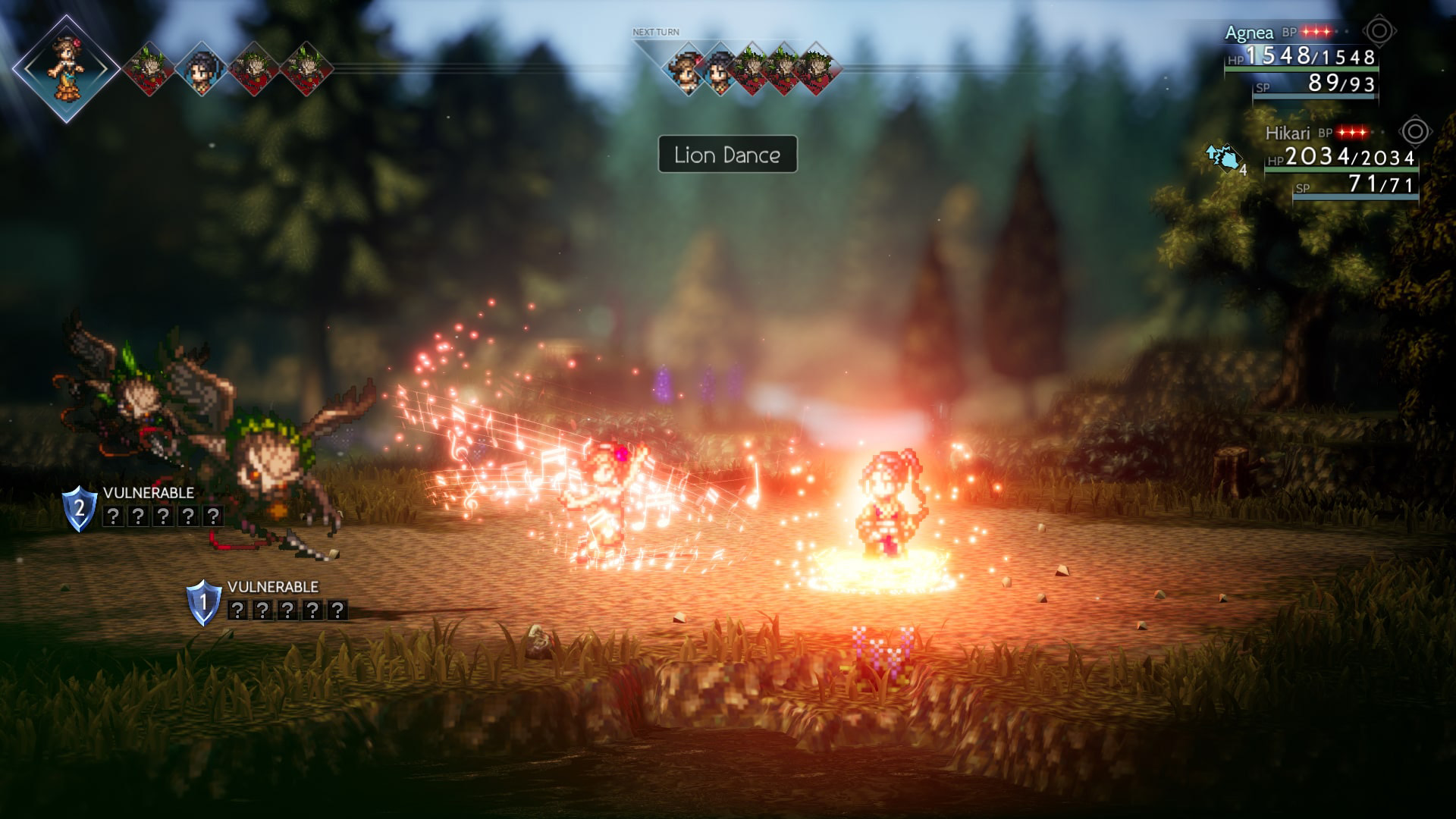Select Agnea's name in party status
The image size is (1456, 819).
pyautogui.click(x=1249, y=33)
